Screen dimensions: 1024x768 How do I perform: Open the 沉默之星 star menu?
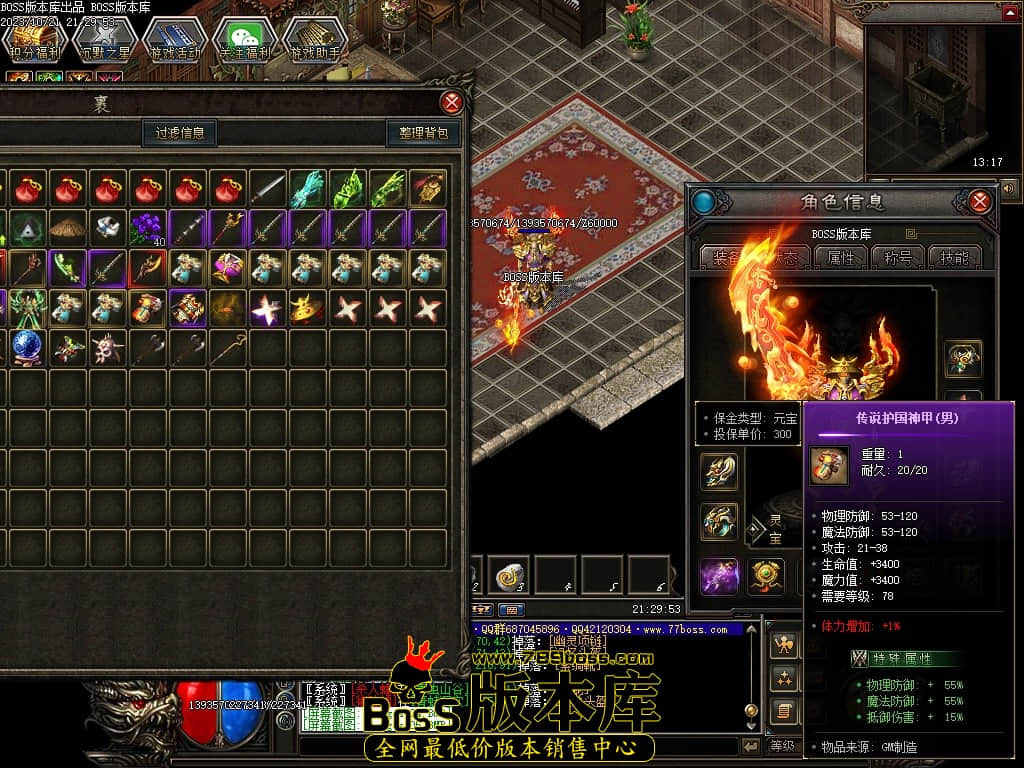coord(104,41)
